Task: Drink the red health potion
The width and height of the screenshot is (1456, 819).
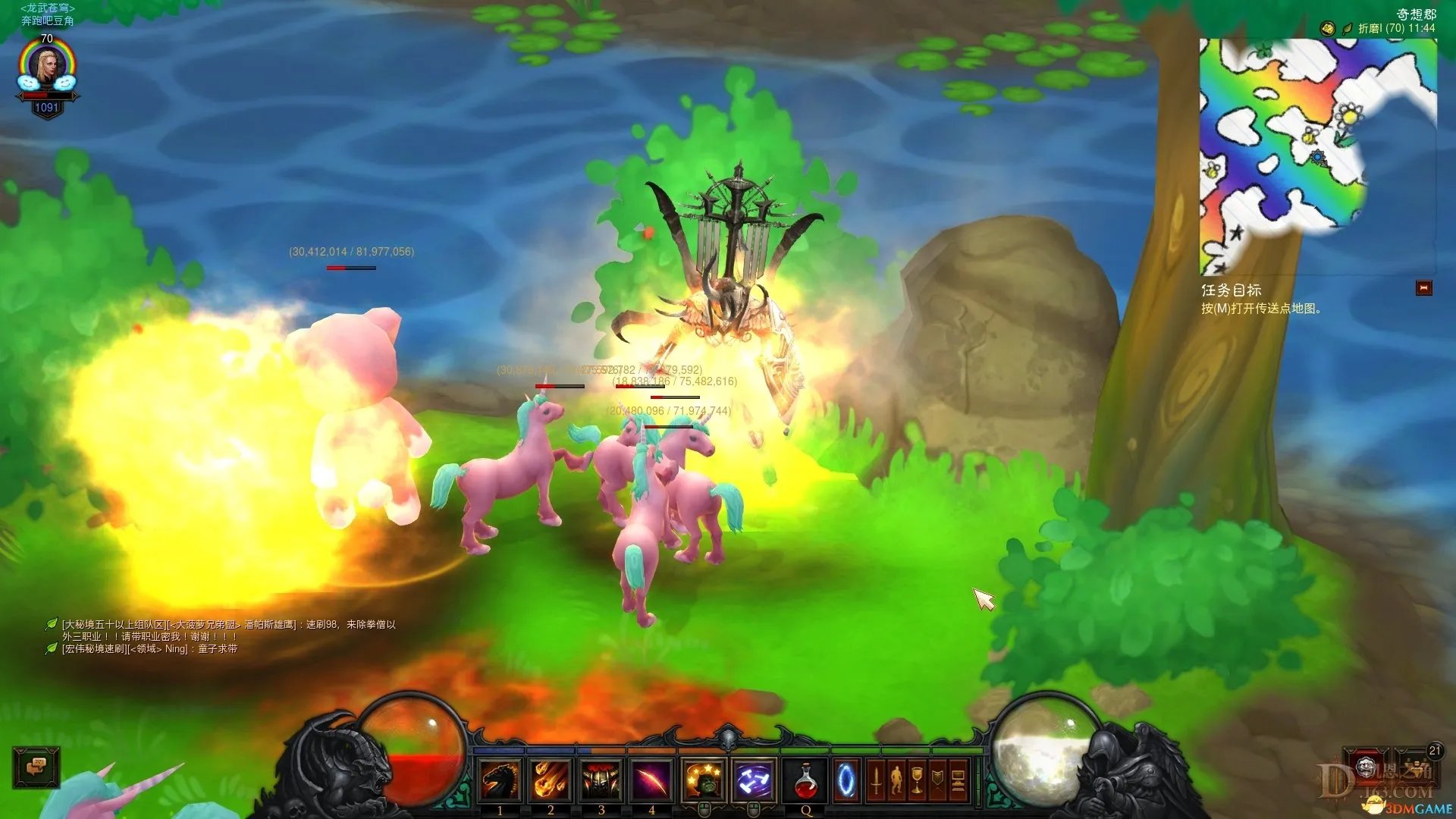Action: point(805,780)
